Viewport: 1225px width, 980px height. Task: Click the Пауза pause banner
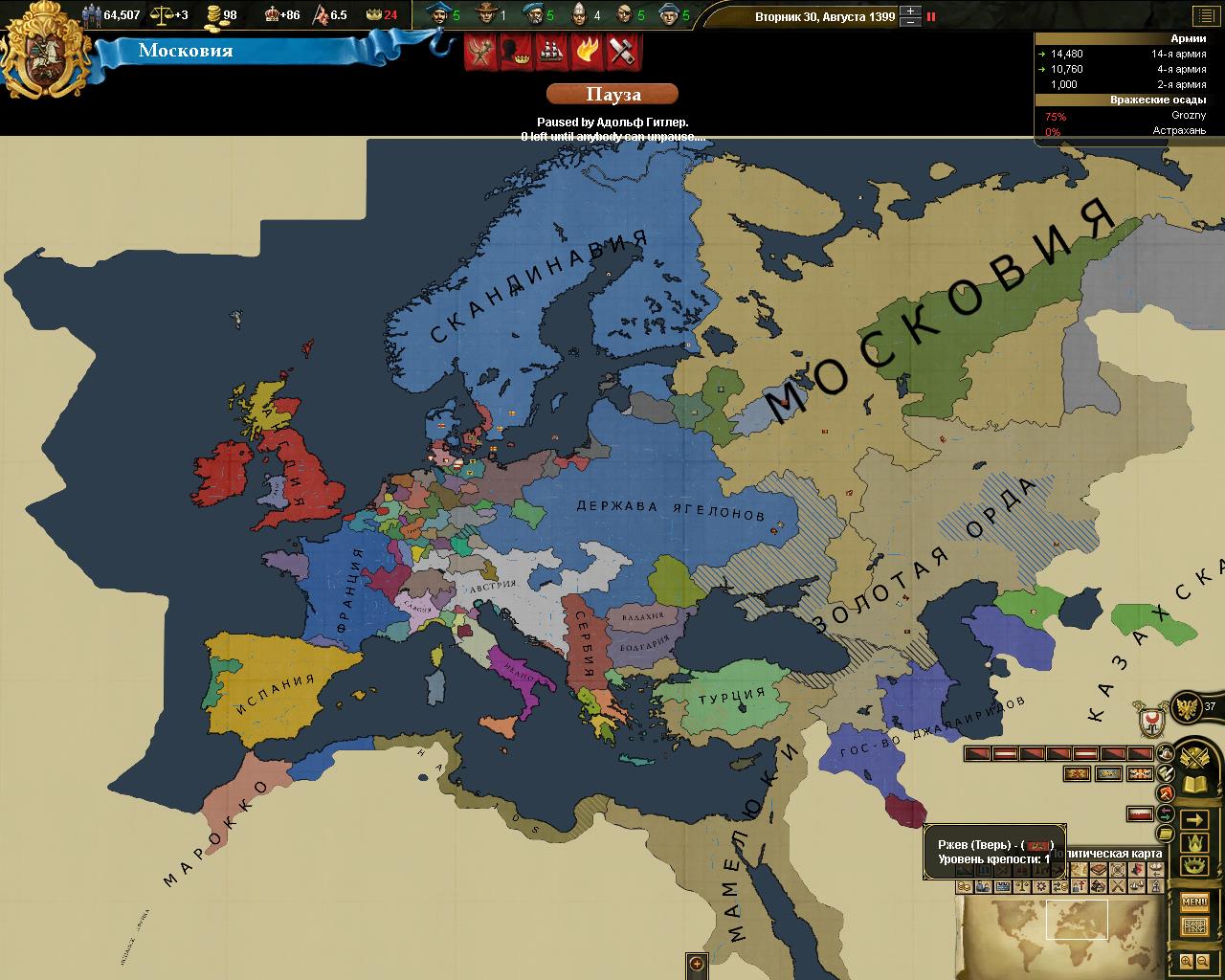click(x=612, y=94)
